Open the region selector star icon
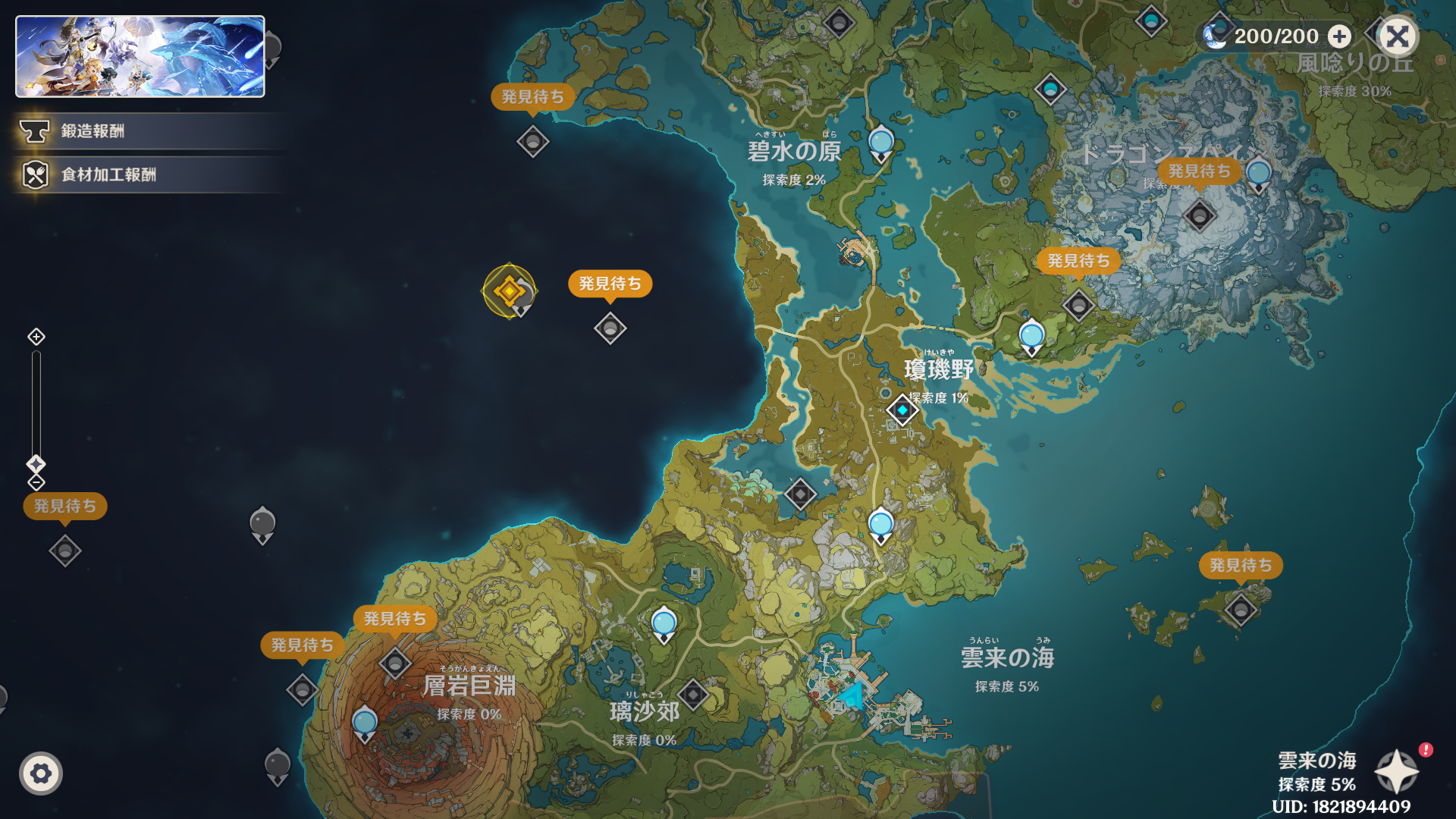Viewport: 1456px width, 819px height. coord(1397,772)
